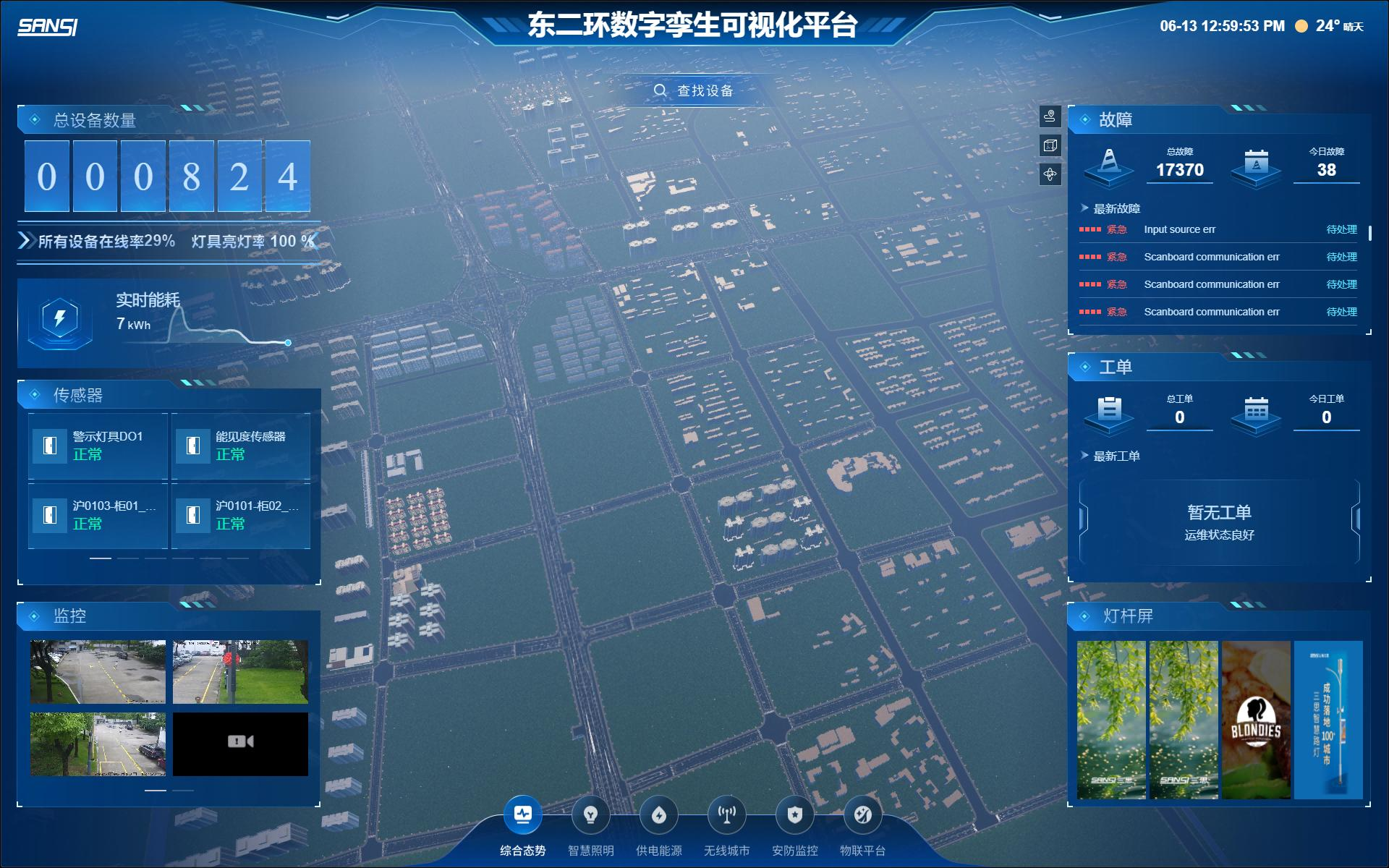Click the orbit rotation icon on the map

coord(1050,174)
